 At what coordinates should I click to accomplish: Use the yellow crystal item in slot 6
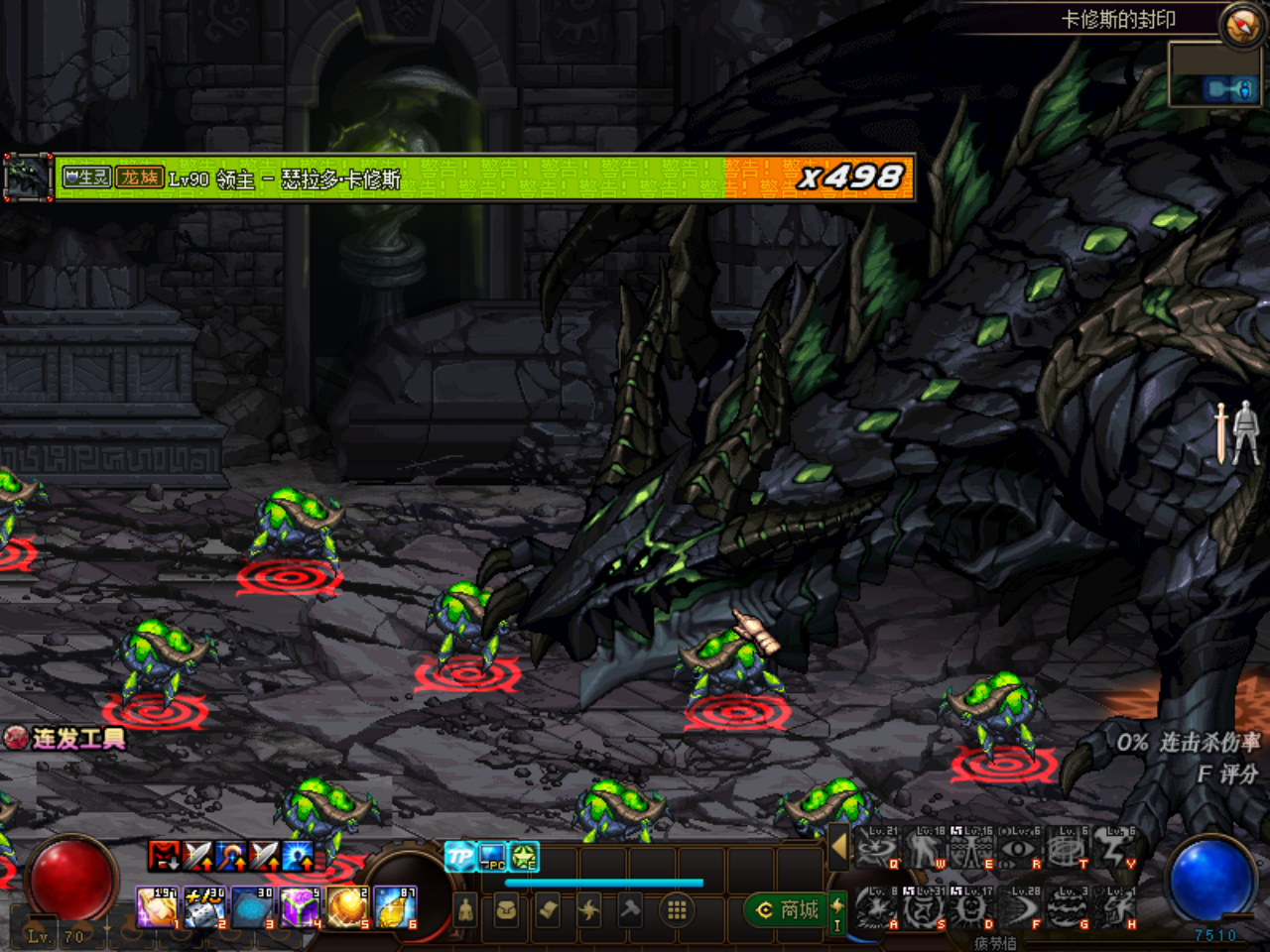[396, 907]
